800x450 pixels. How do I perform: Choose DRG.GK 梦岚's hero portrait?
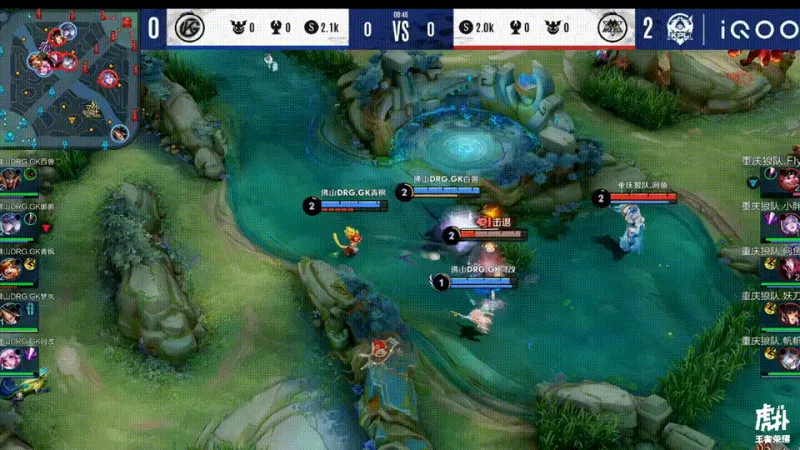point(10,315)
